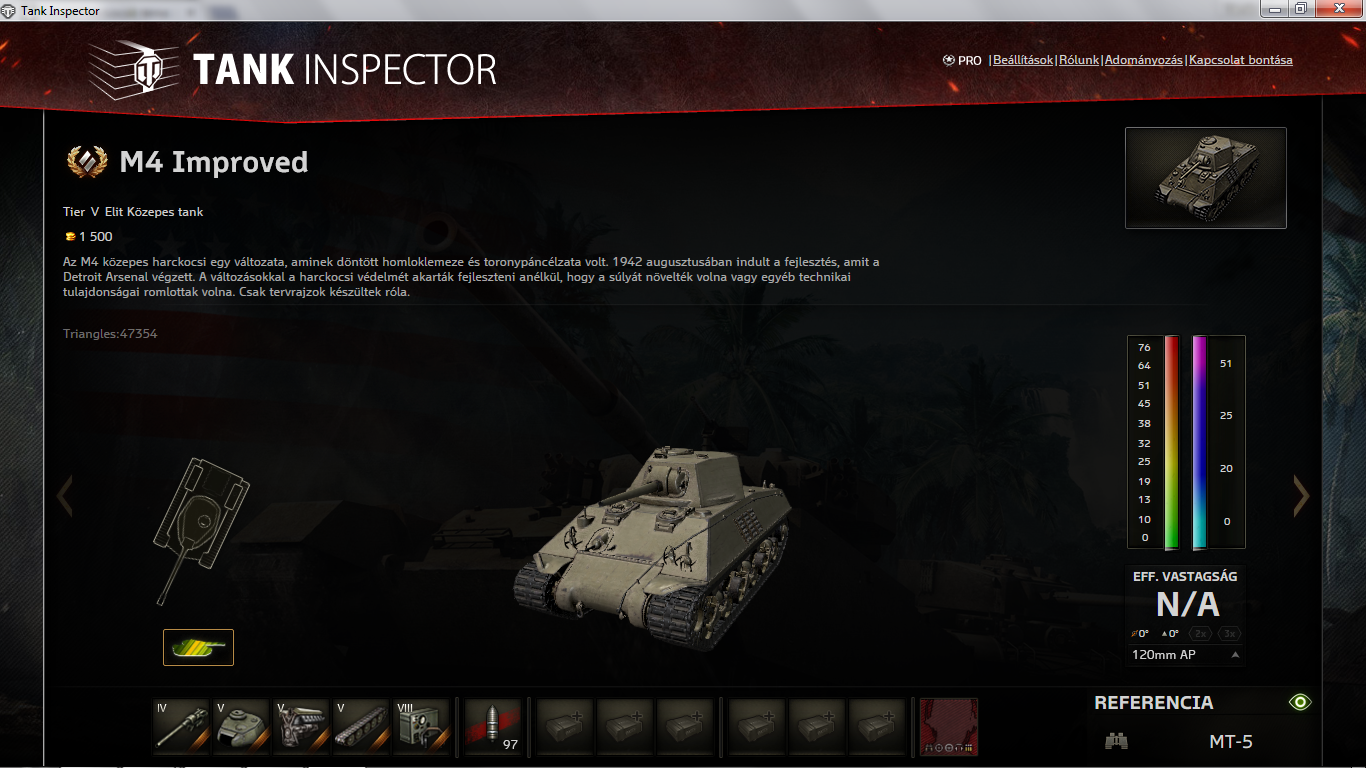Viewport: 1366px width, 768px height.
Task: Select the tier IV gun module
Action: point(182,726)
